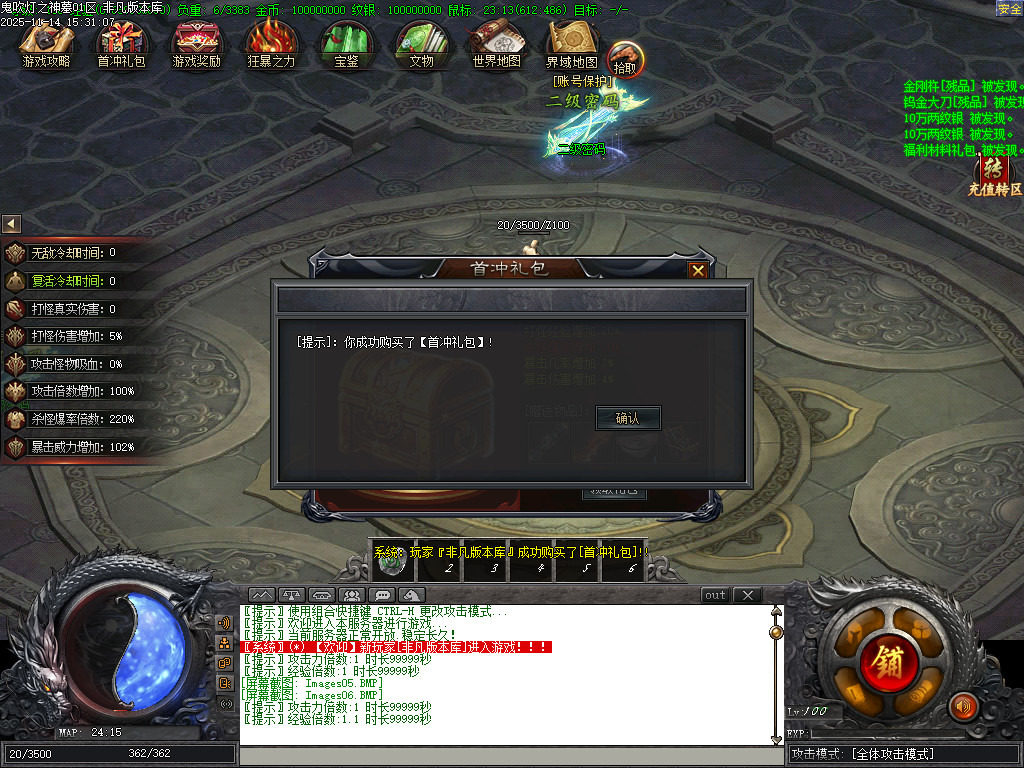The image size is (1024, 768).
Task: Open the 世界地图 world map
Action: click(x=496, y=43)
